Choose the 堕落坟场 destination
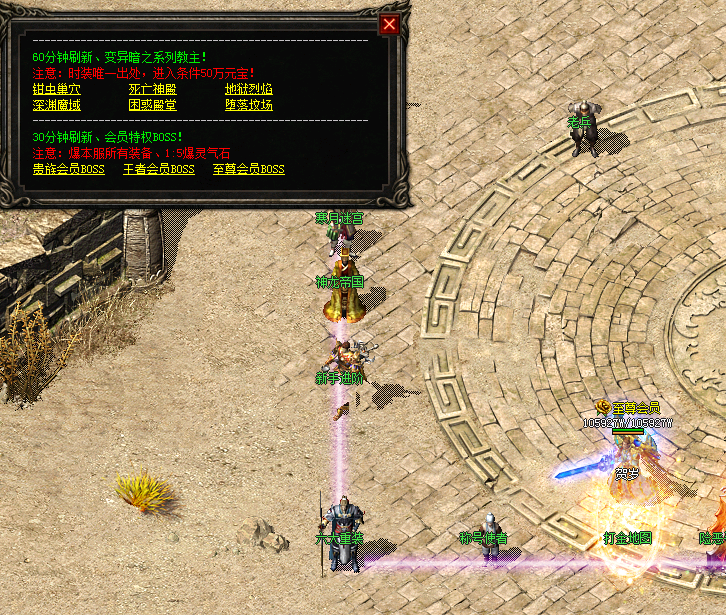726x615 pixels. [x=249, y=104]
